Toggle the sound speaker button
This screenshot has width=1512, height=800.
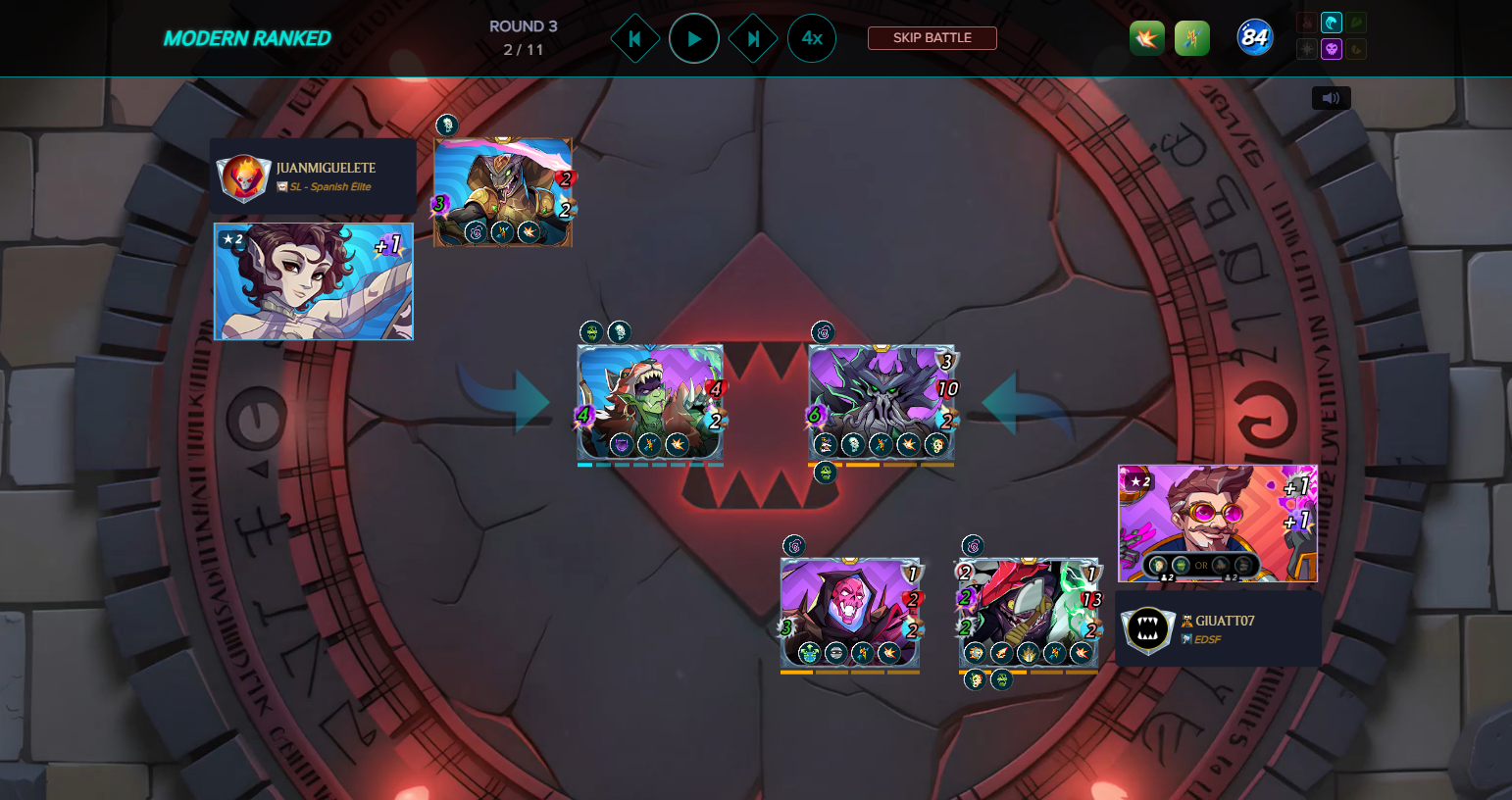pyautogui.click(x=1331, y=98)
